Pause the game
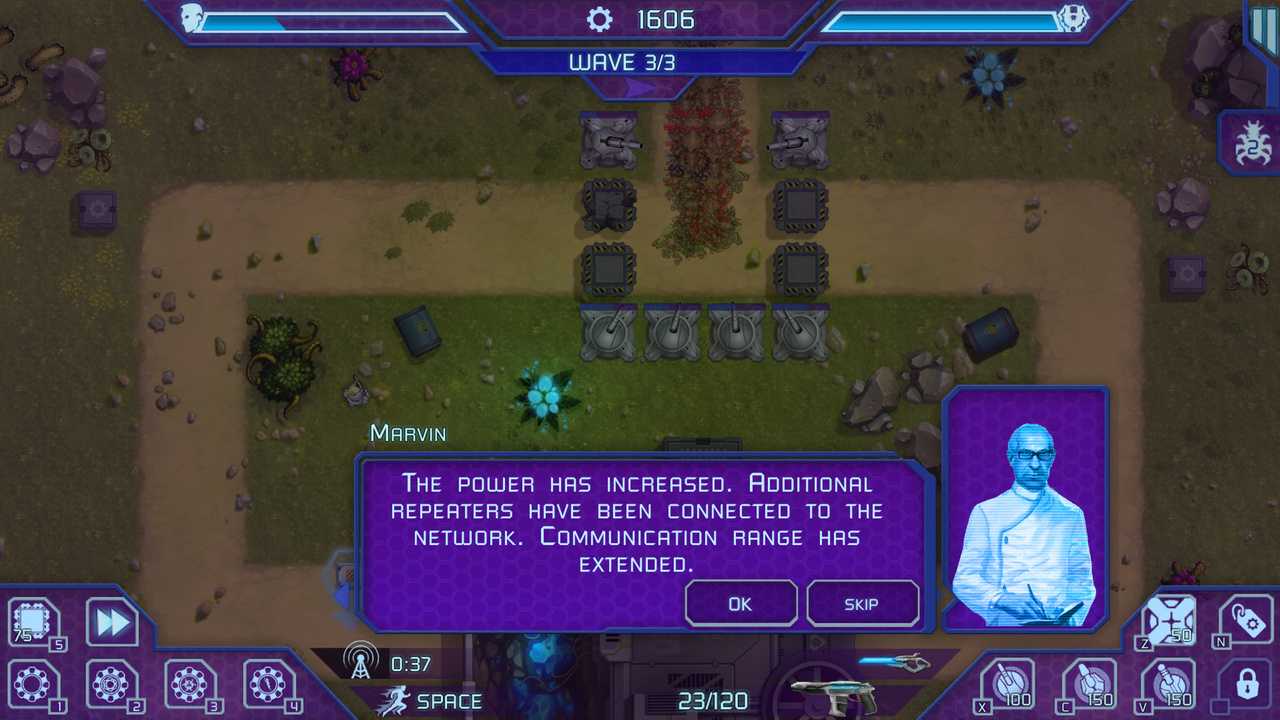Viewport: 1280px width, 720px height. (1263, 27)
